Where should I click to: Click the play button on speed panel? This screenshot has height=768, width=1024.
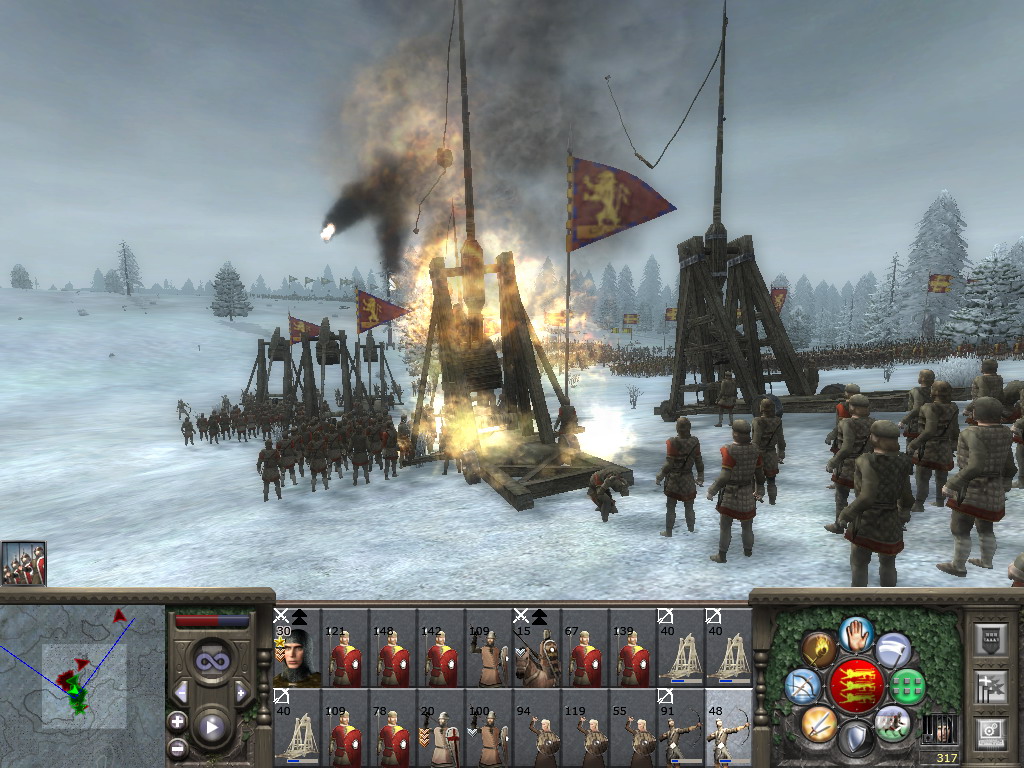pos(212,727)
